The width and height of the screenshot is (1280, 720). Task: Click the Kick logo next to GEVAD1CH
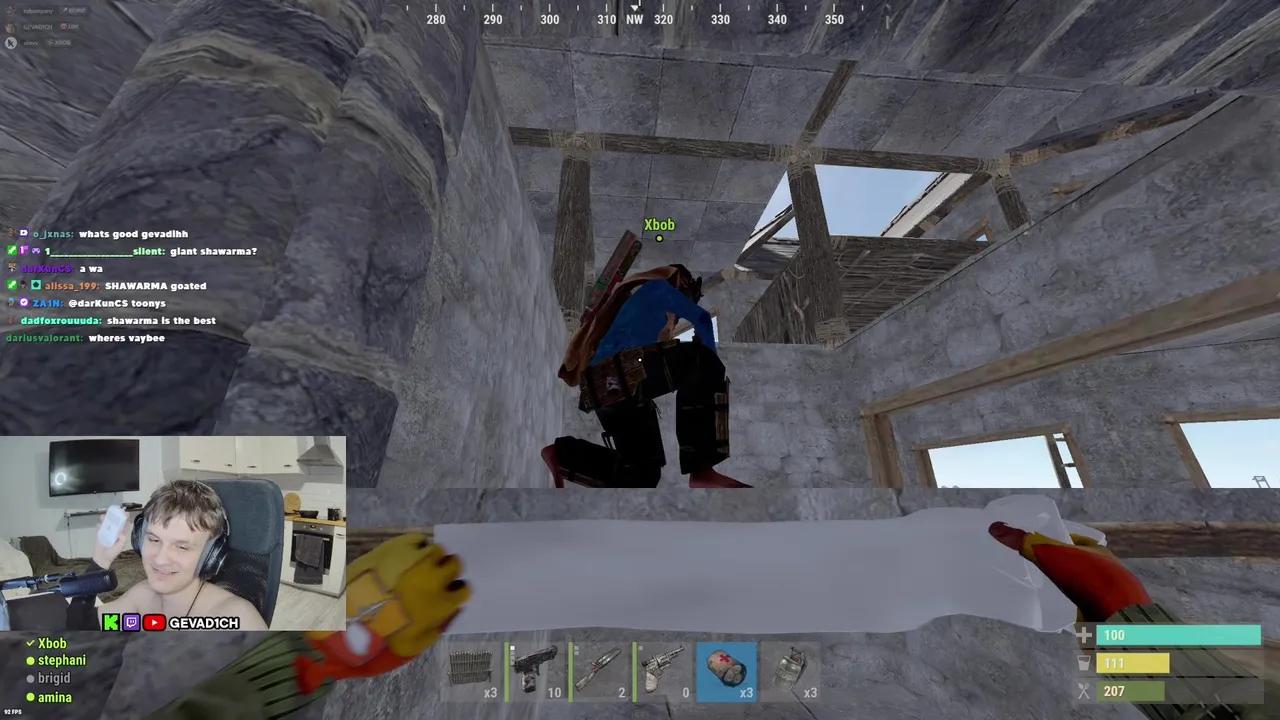(x=112, y=622)
